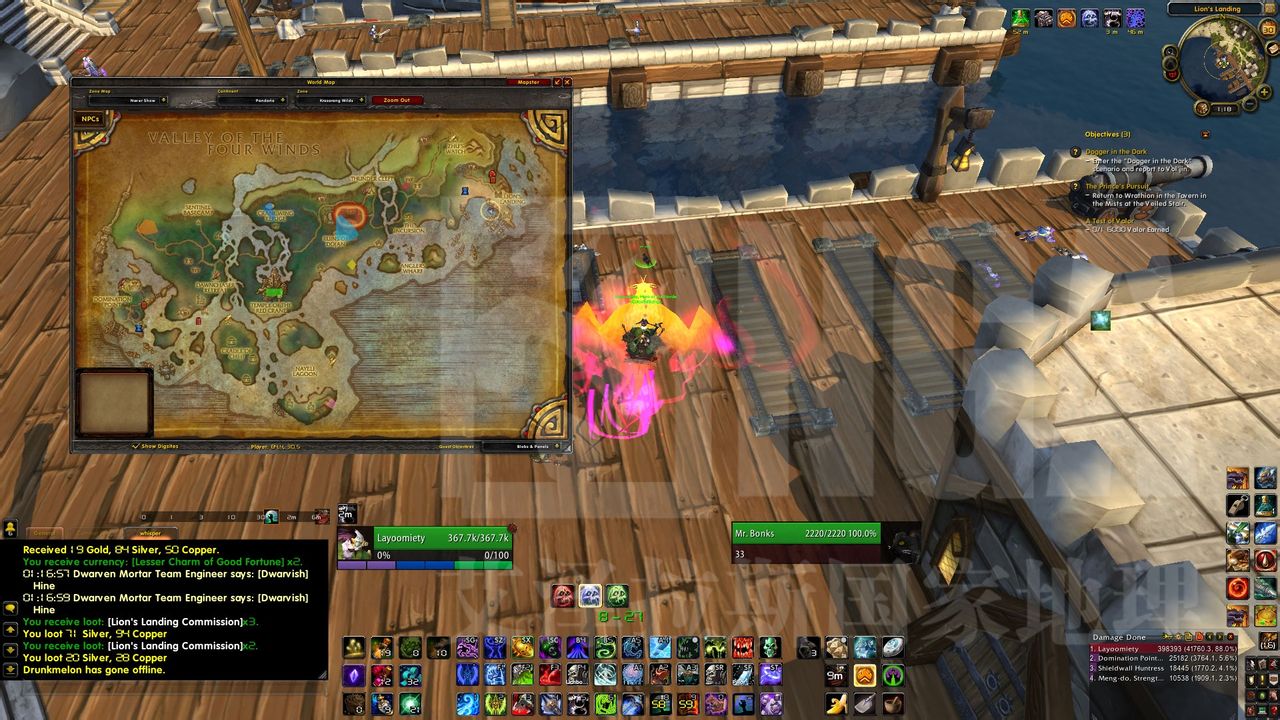
Task: Open the calendar icon showing 30
Action: pyautogui.click(x=1268, y=29)
